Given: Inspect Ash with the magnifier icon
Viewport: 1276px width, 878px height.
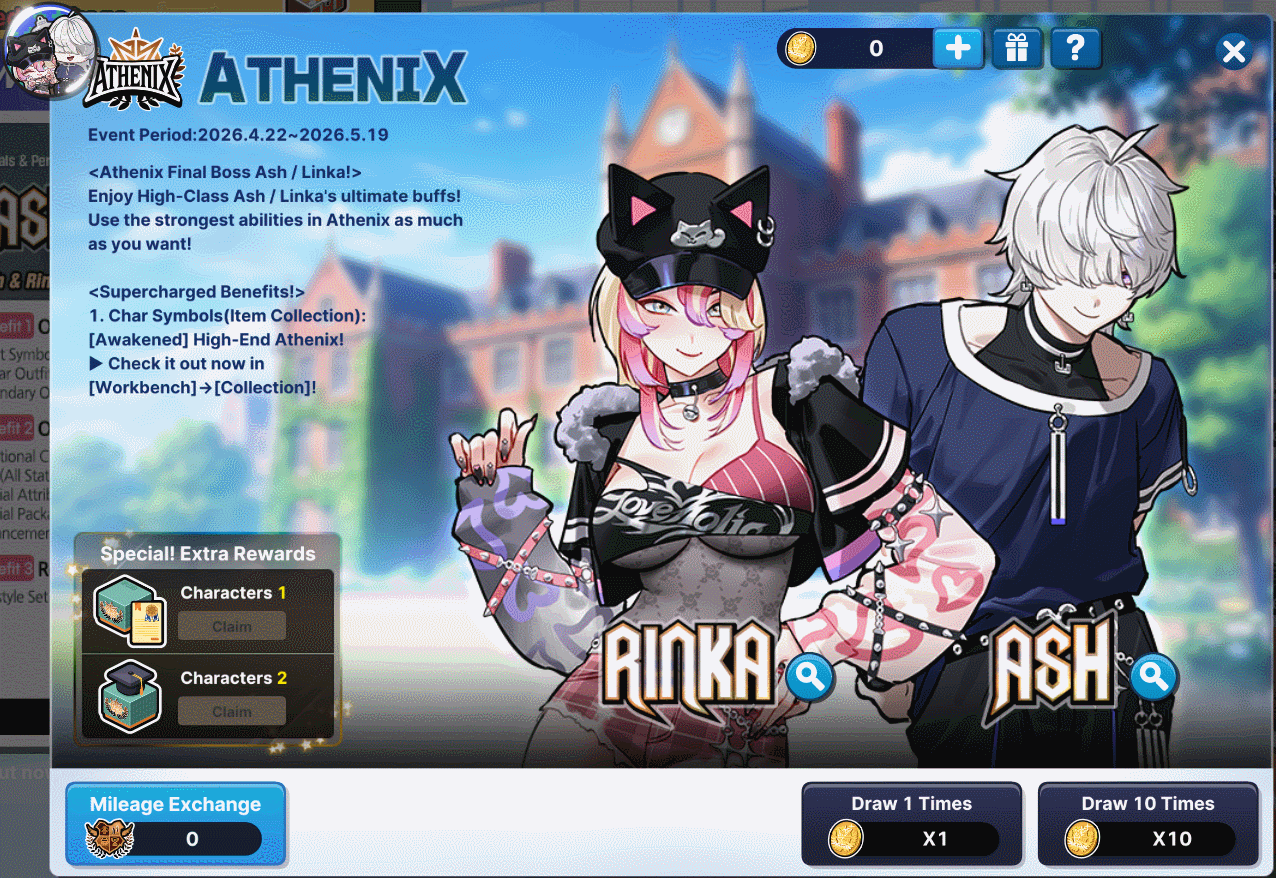Looking at the screenshot, I should (x=1153, y=677).
